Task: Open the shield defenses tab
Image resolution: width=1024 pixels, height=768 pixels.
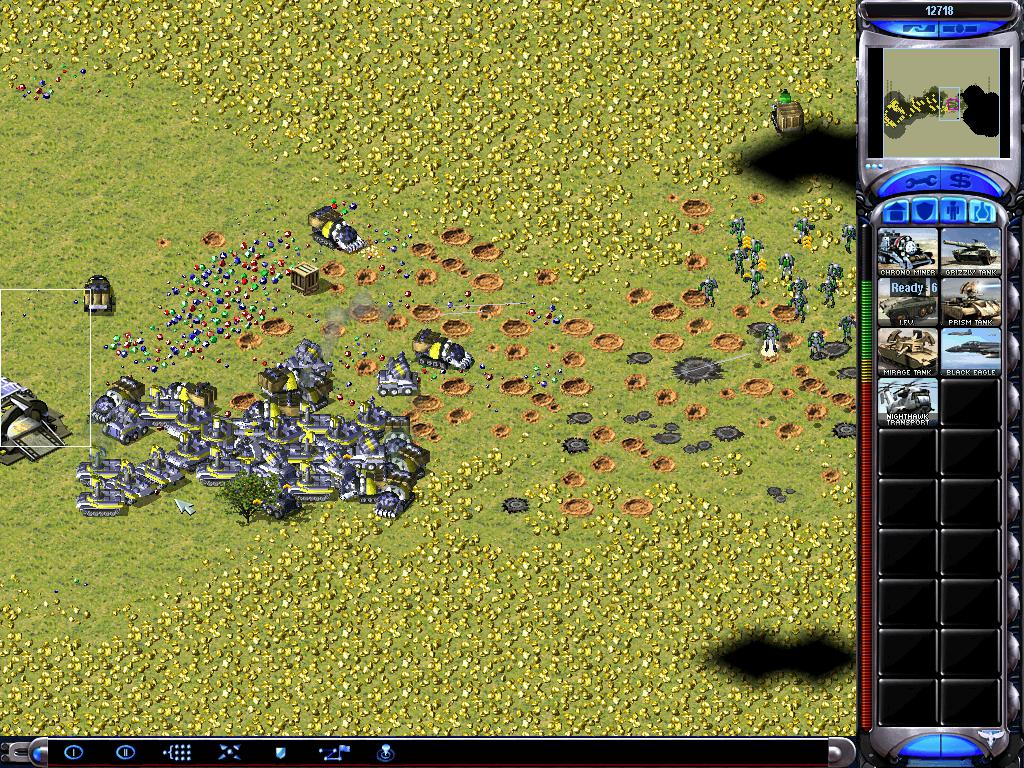Action: click(x=925, y=212)
